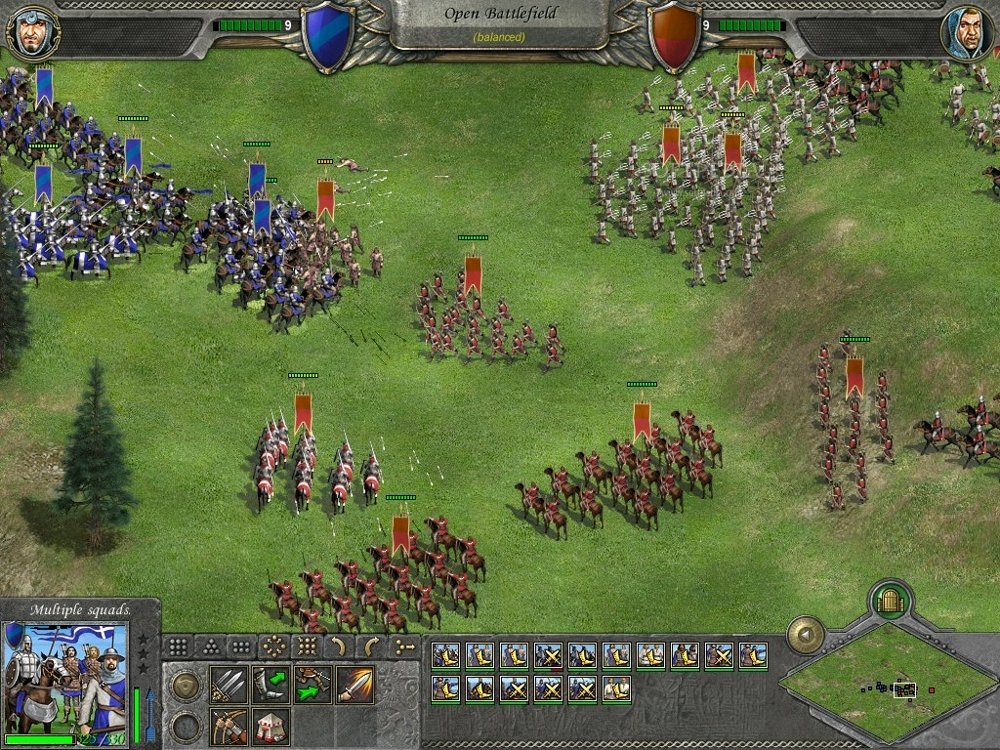Image resolution: width=1000 pixels, height=750 pixels.
Task: Rotate squads with the left curved arrow
Action: [338, 647]
